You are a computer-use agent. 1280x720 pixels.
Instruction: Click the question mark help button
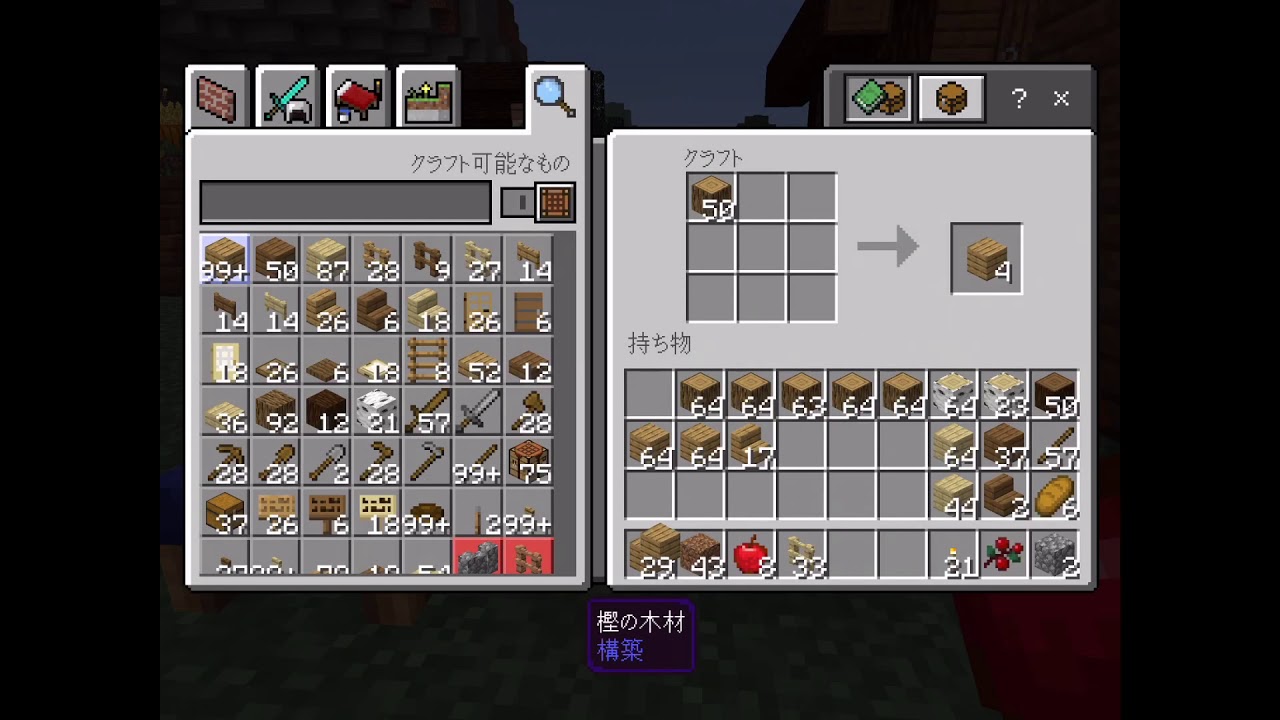[x=1019, y=98]
